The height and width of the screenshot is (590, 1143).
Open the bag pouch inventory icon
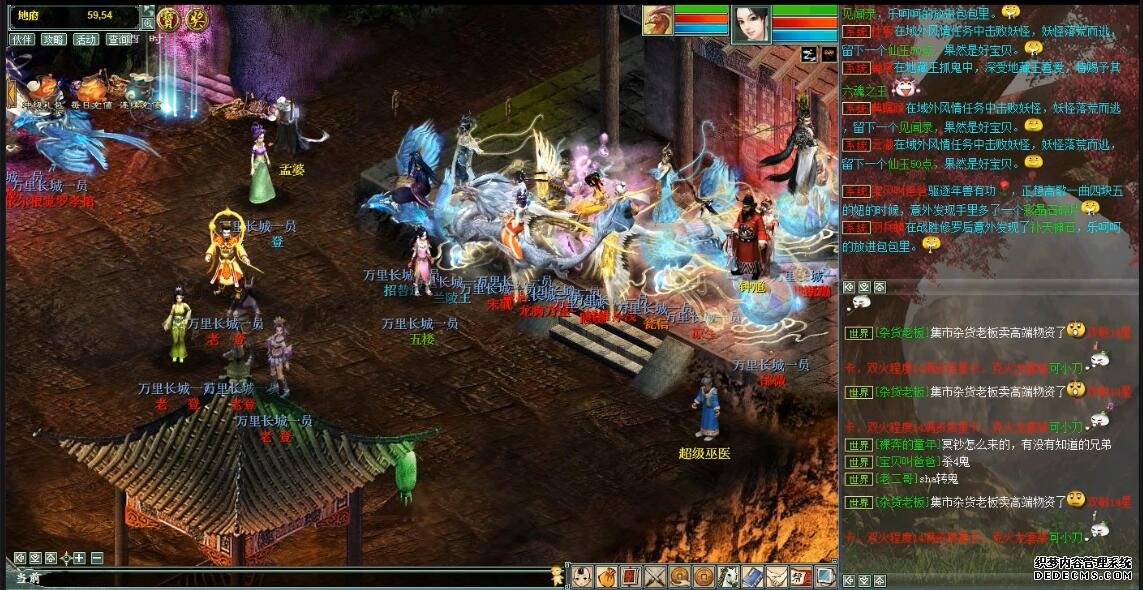point(606,576)
